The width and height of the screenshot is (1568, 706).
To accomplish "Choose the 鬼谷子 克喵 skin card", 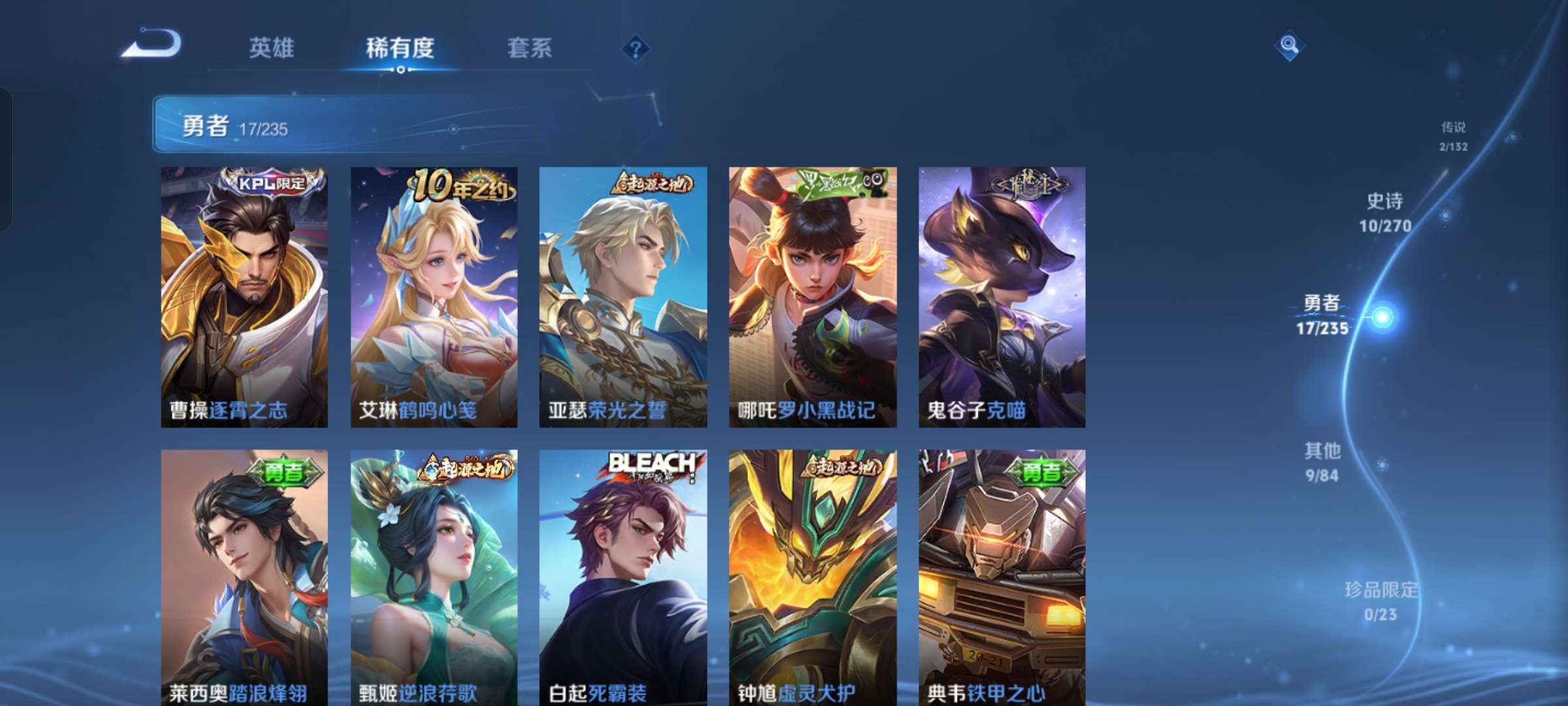I will (1002, 297).
